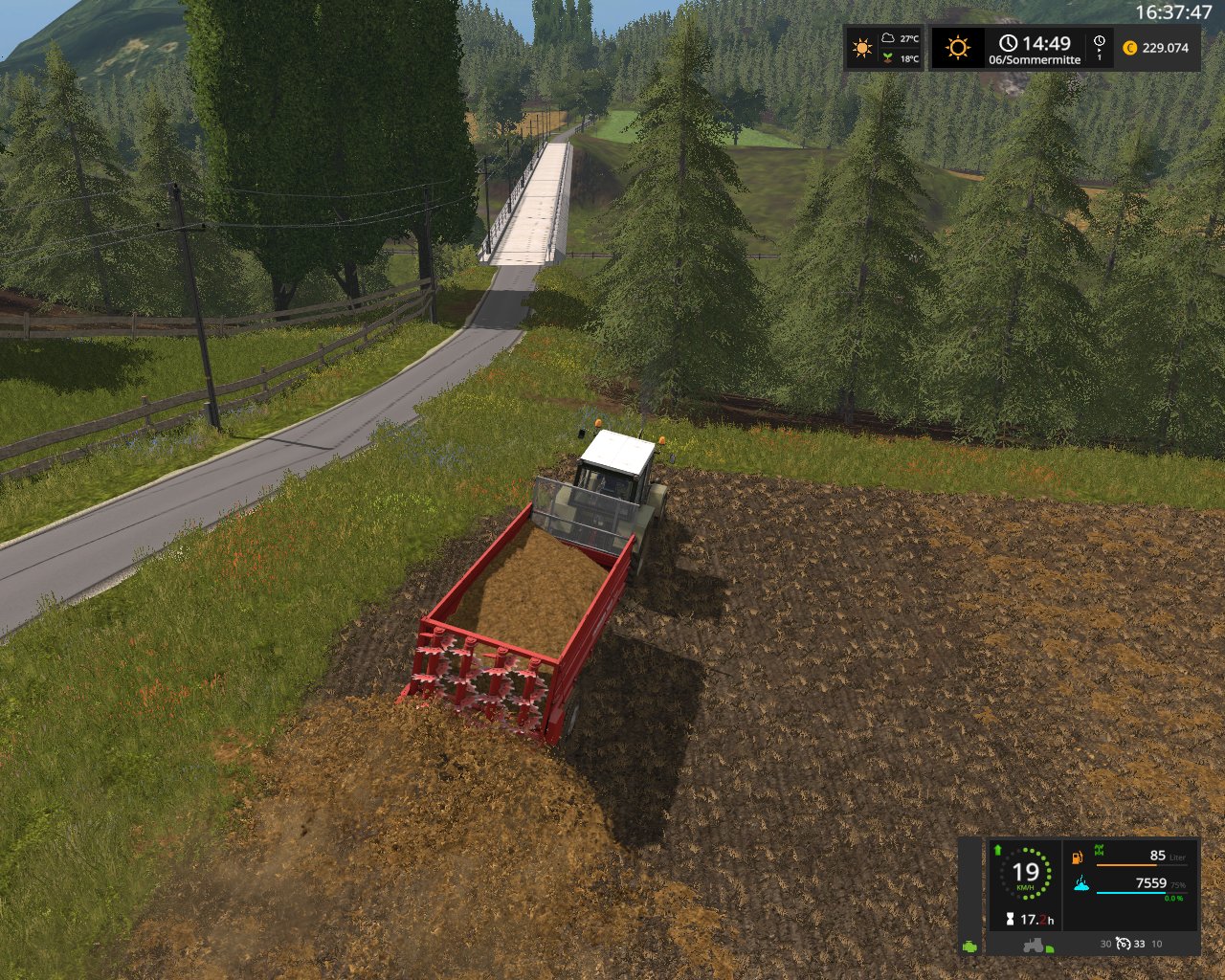Click the green engine status icon
The width and height of the screenshot is (1225, 980).
(970, 946)
